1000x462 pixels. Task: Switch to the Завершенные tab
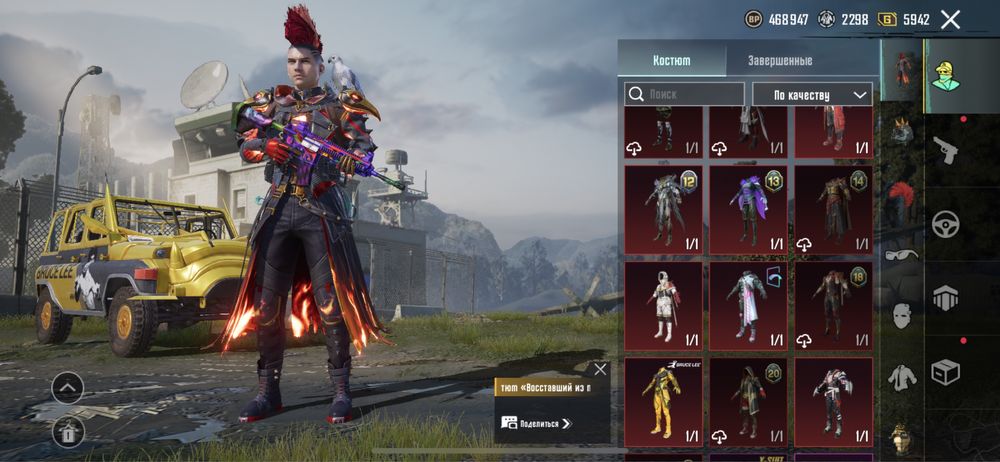click(780, 60)
